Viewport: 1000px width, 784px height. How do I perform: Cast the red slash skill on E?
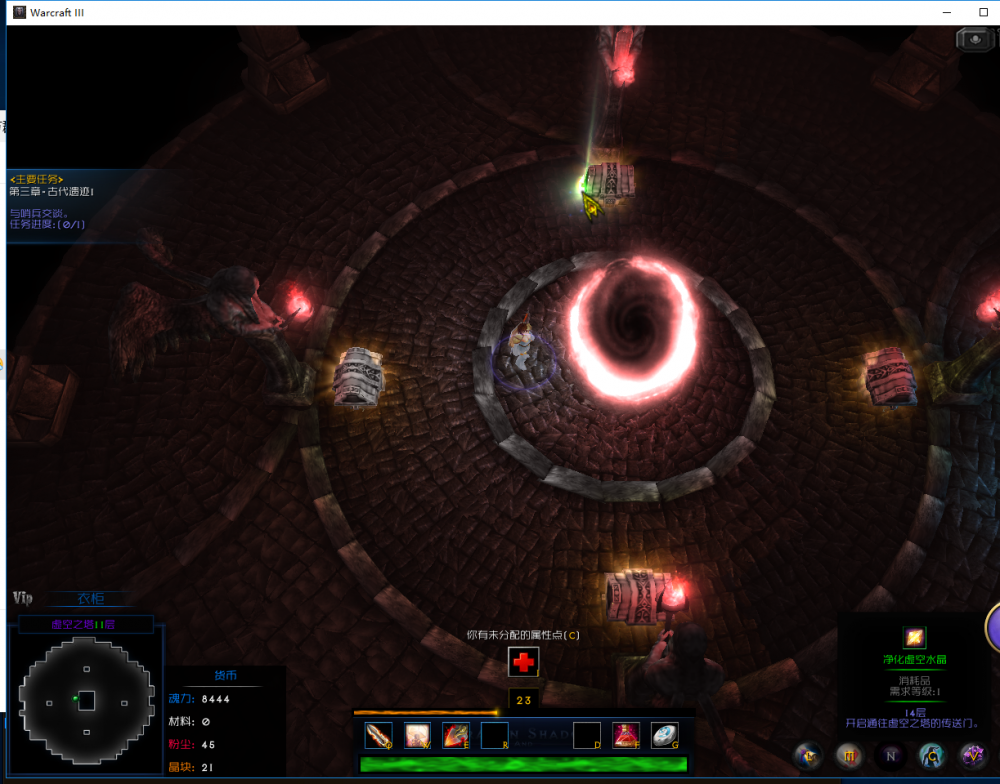point(456,736)
